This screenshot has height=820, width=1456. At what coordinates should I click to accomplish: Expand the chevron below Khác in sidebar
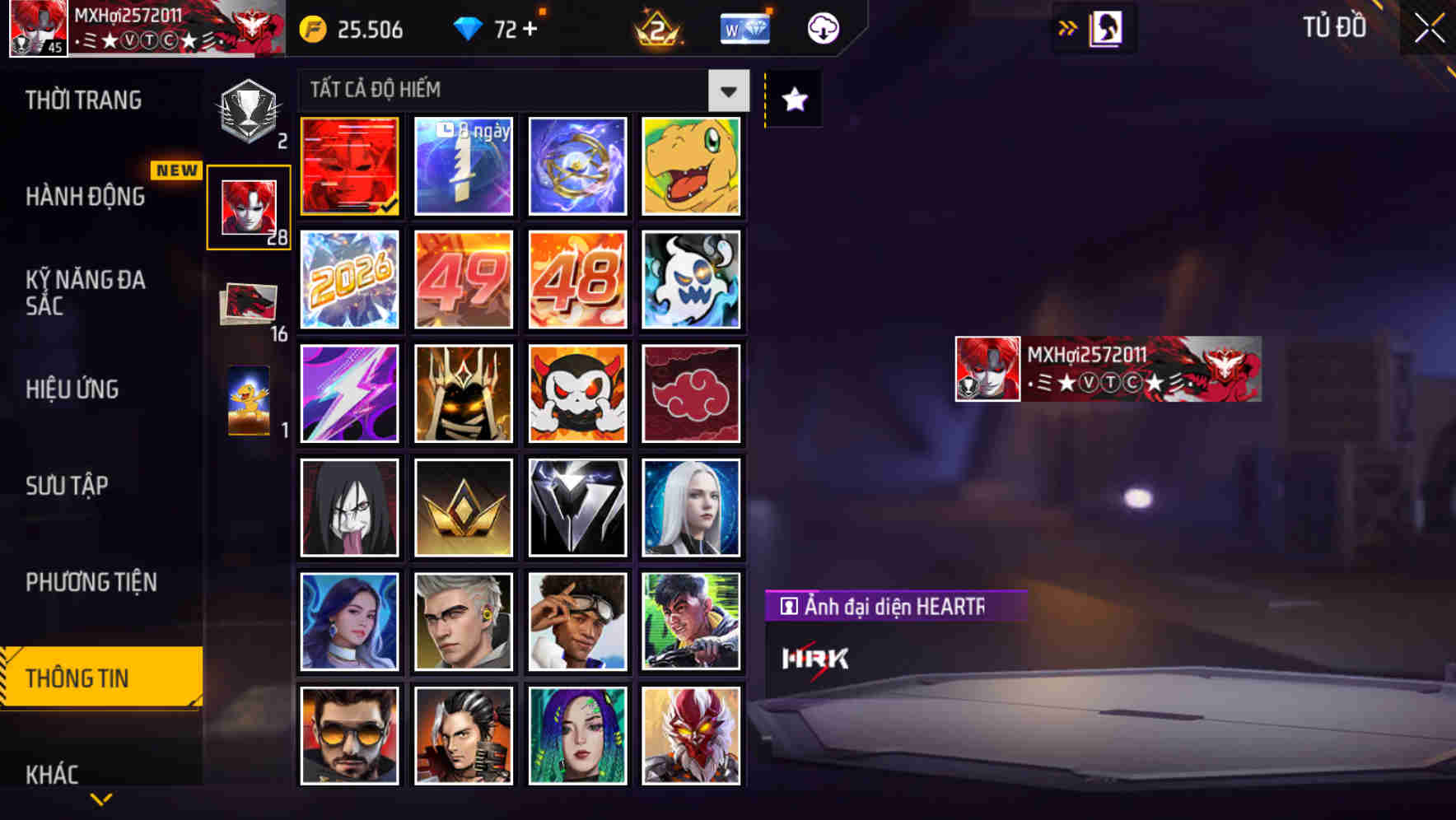coord(100,799)
